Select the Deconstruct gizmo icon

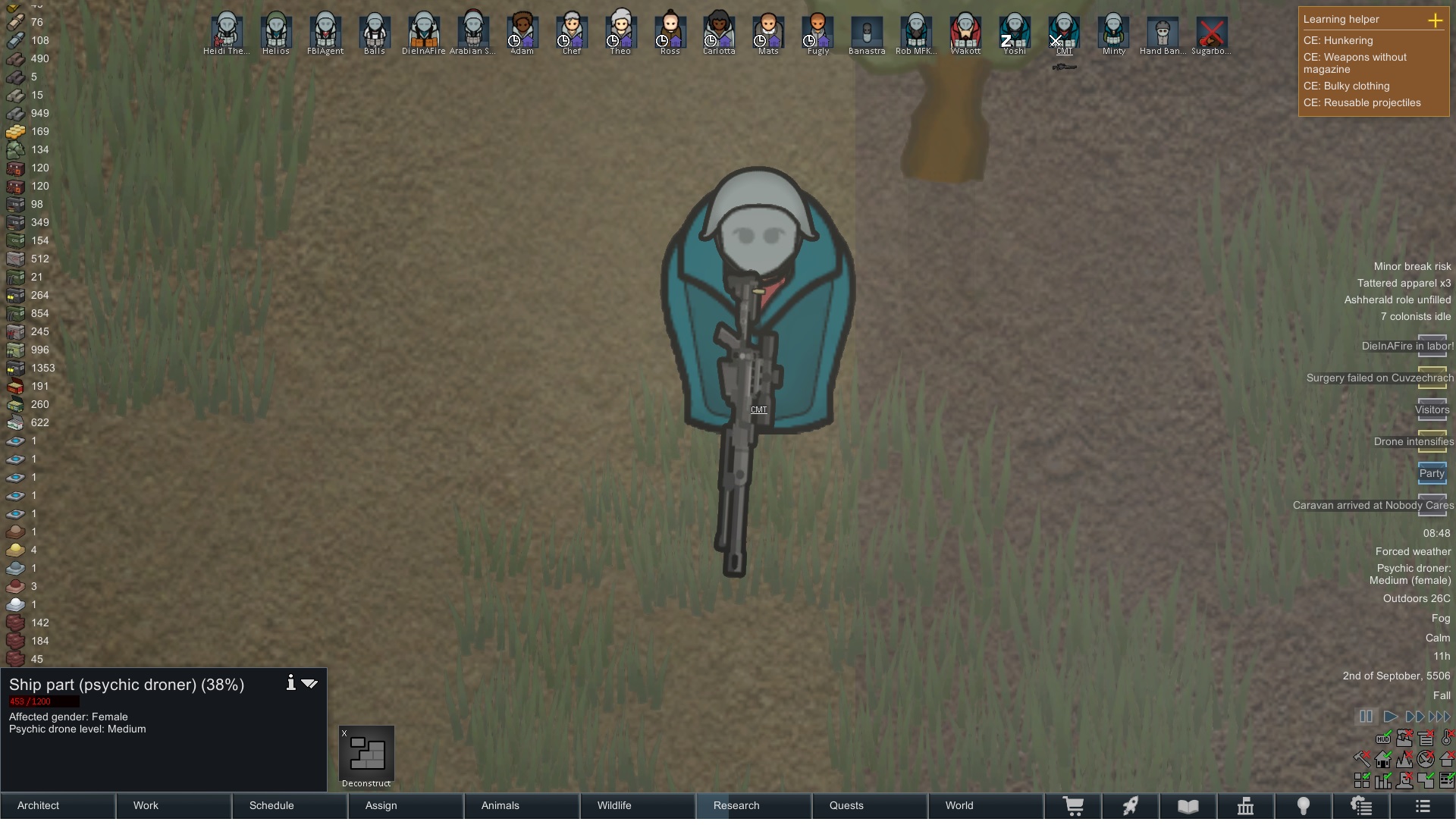pos(366,754)
